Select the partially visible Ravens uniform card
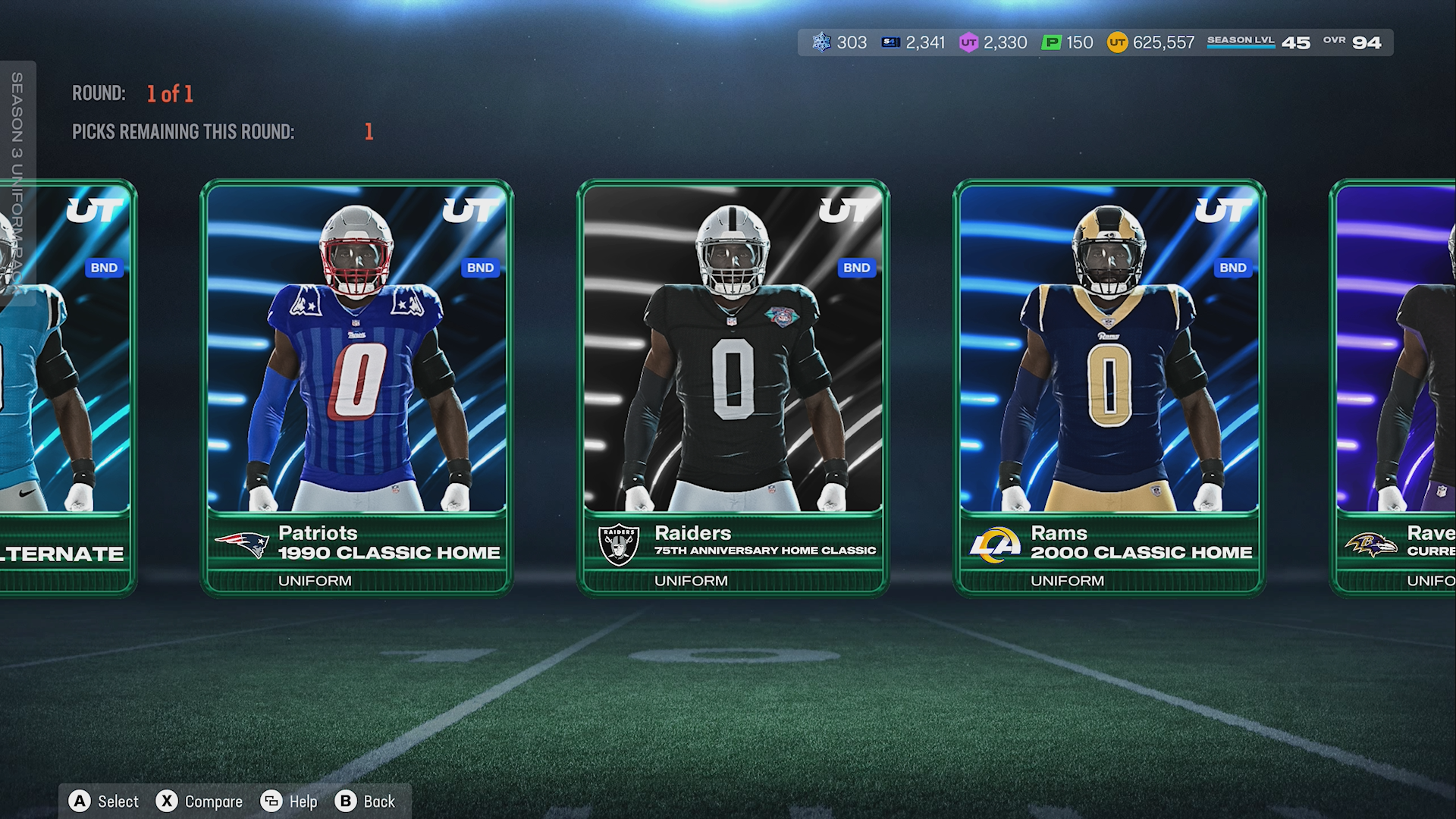 (x=1395, y=387)
